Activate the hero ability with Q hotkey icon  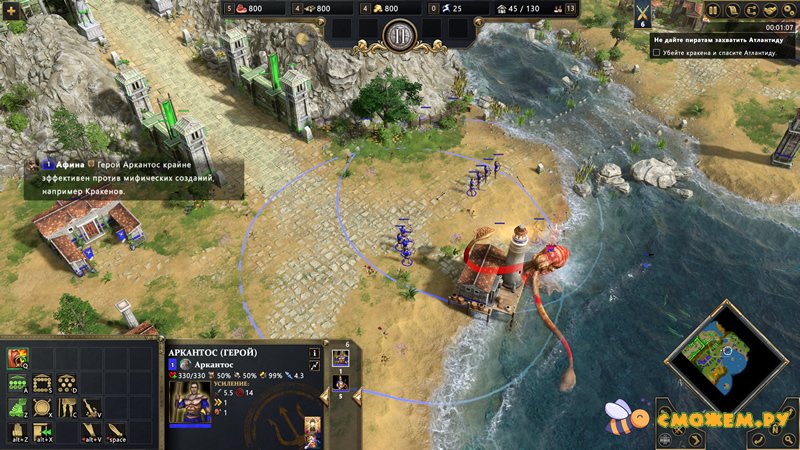(x=17, y=358)
